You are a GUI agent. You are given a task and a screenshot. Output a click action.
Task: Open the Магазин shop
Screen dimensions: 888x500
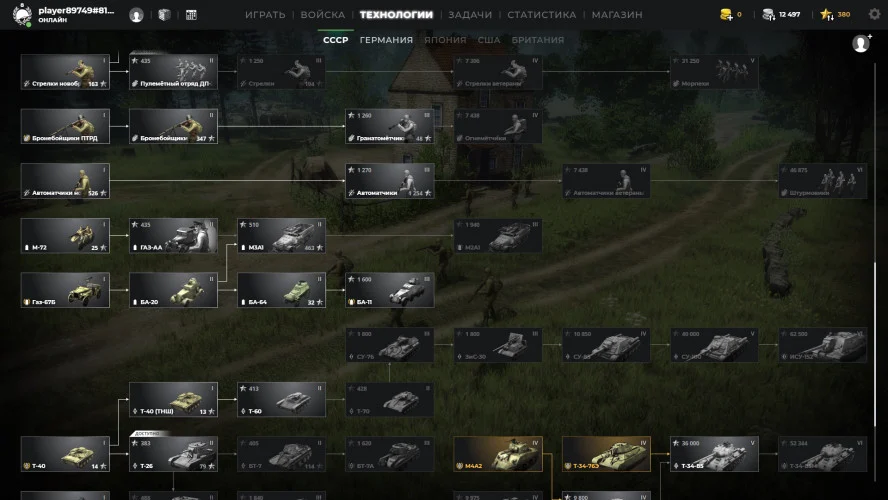617,15
